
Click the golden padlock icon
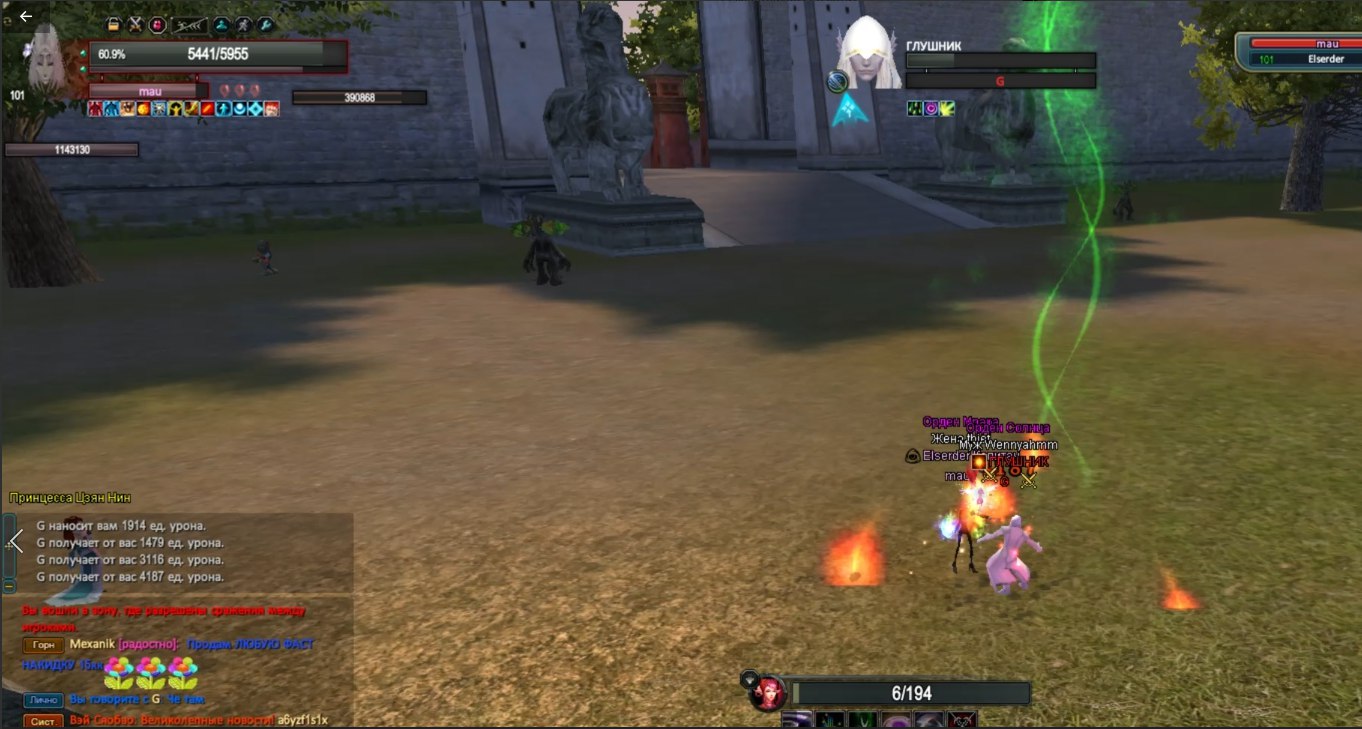click(114, 24)
